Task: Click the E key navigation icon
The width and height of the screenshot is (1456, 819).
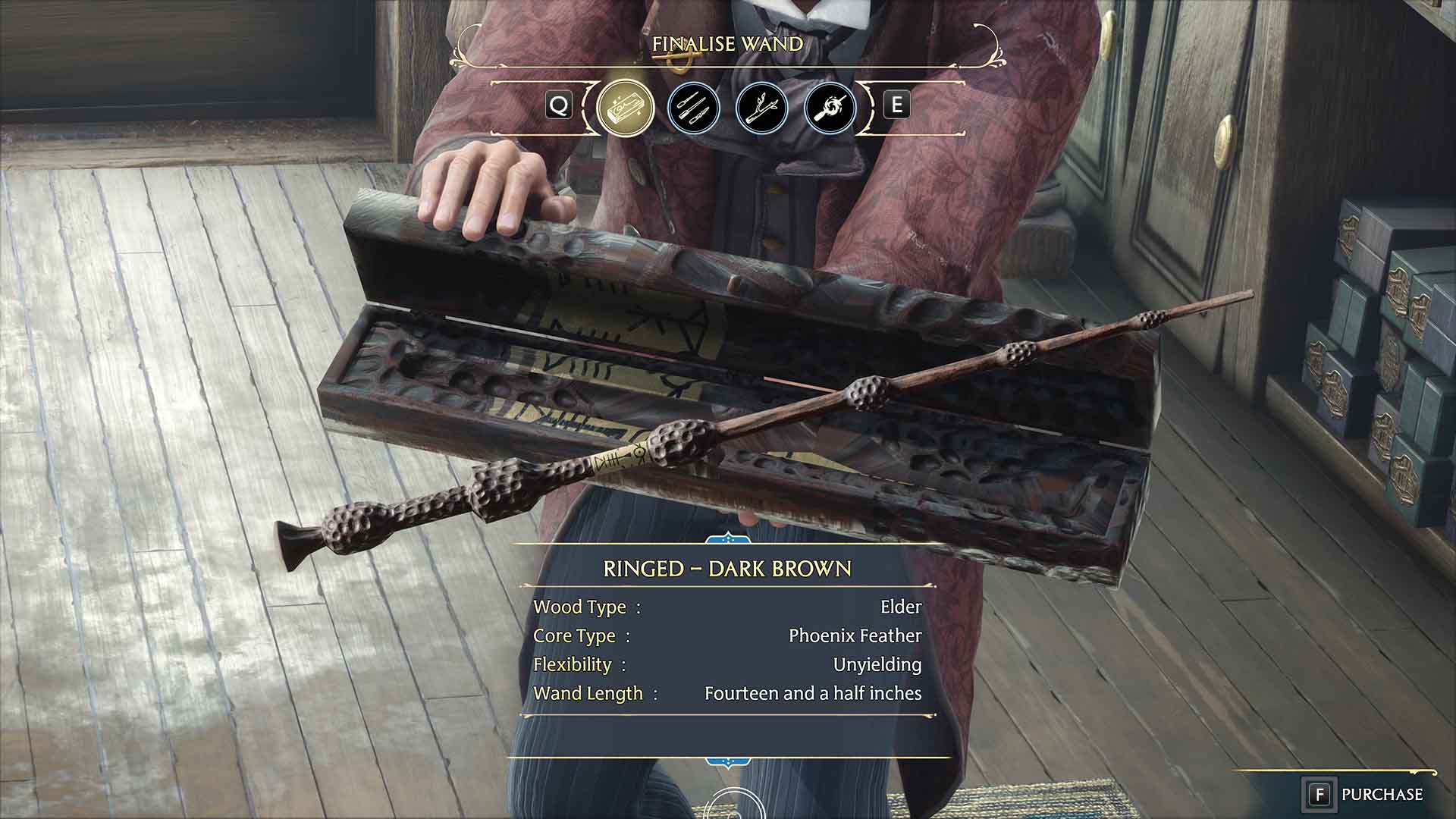Action: pos(898,106)
